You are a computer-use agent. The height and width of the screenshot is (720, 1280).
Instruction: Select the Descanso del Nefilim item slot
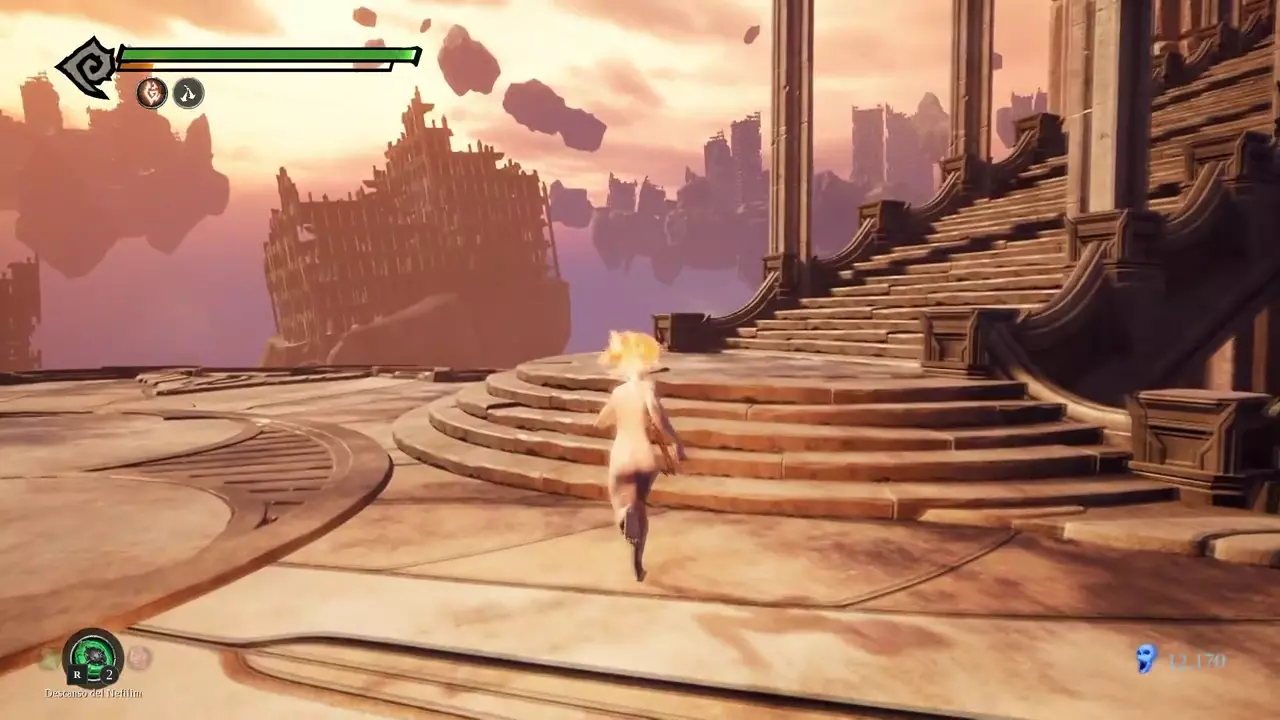93,658
